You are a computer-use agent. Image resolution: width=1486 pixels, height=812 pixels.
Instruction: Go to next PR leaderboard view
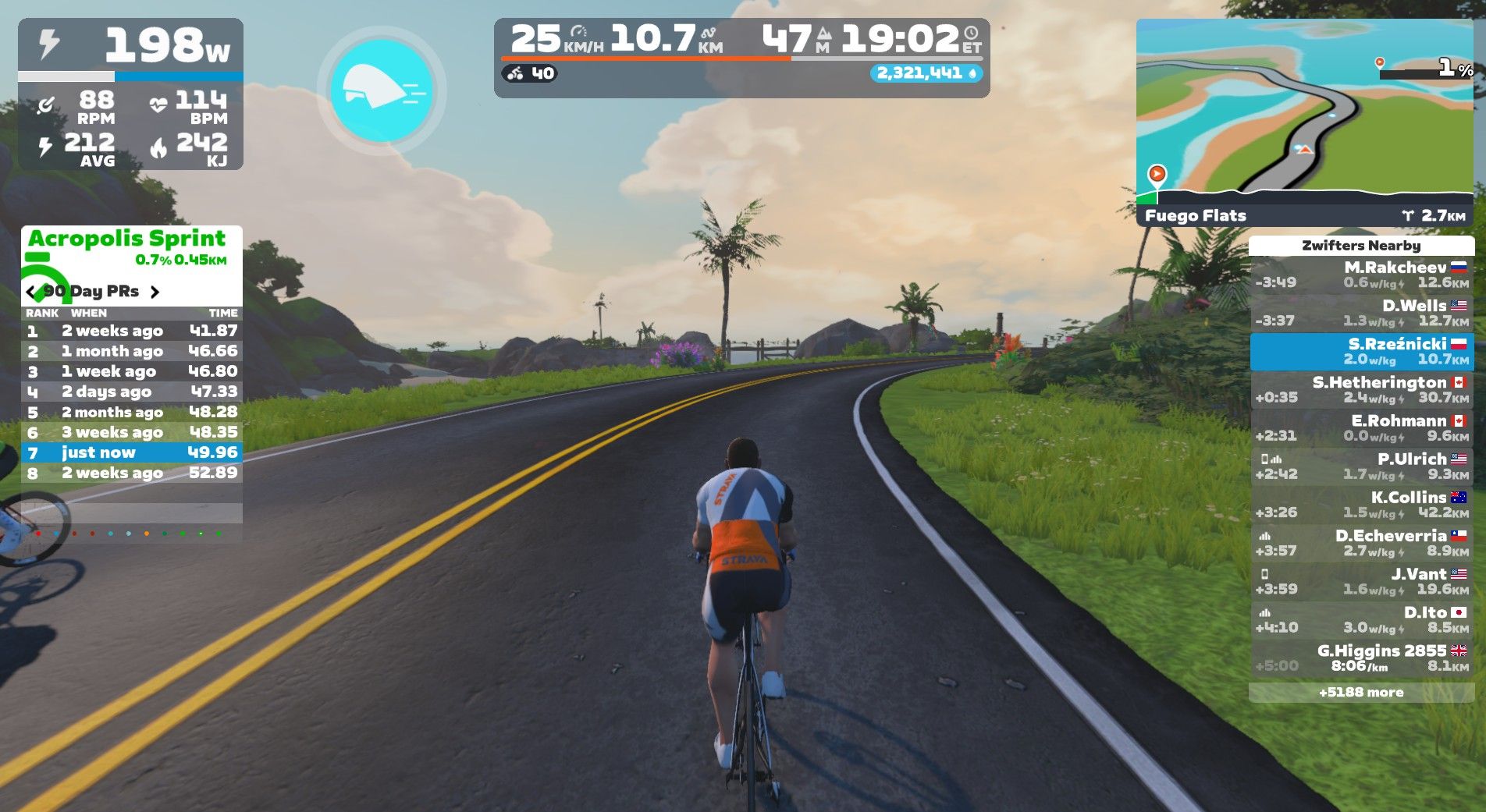[155, 292]
